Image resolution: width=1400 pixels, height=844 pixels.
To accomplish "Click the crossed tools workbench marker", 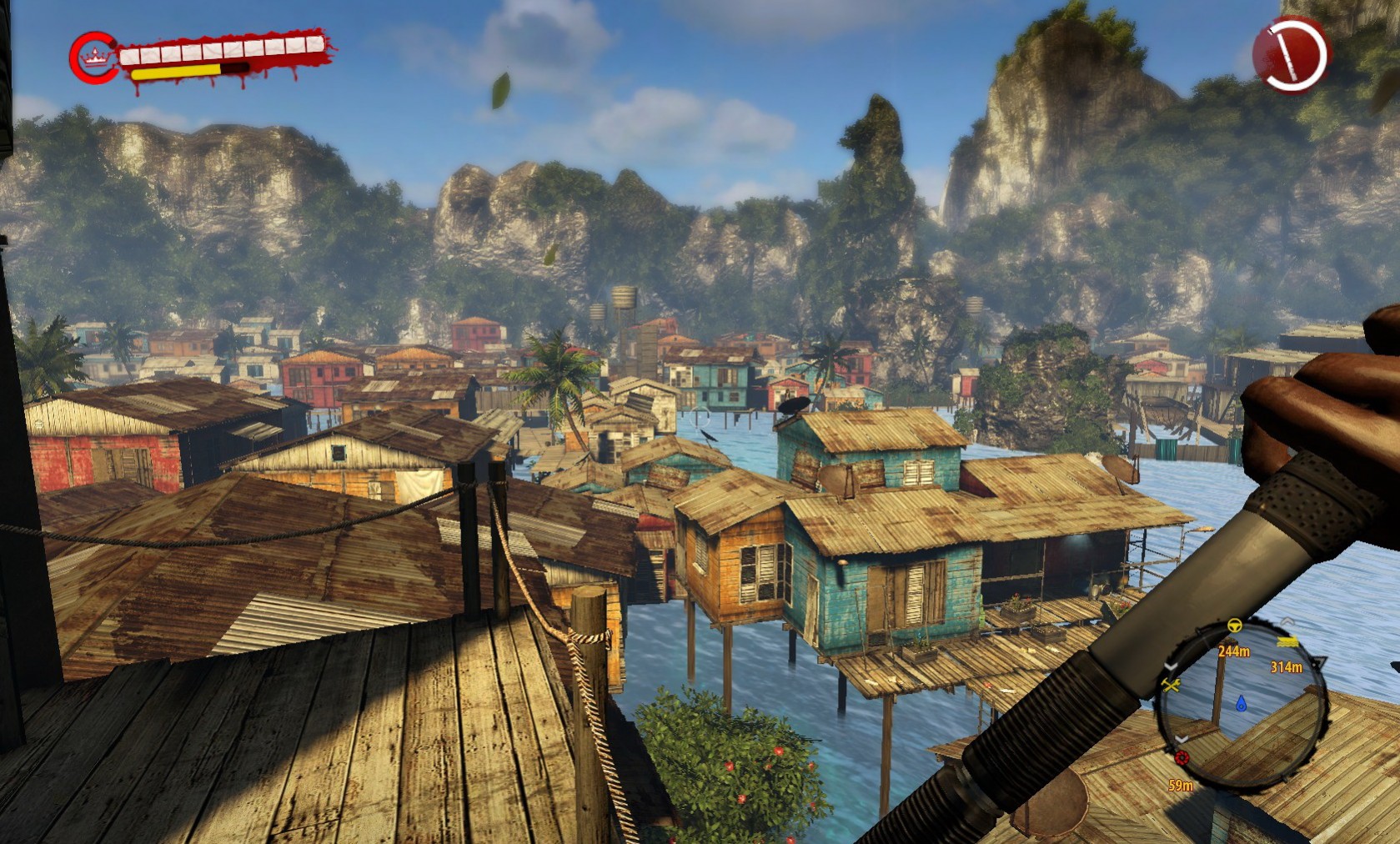I will [1171, 685].
